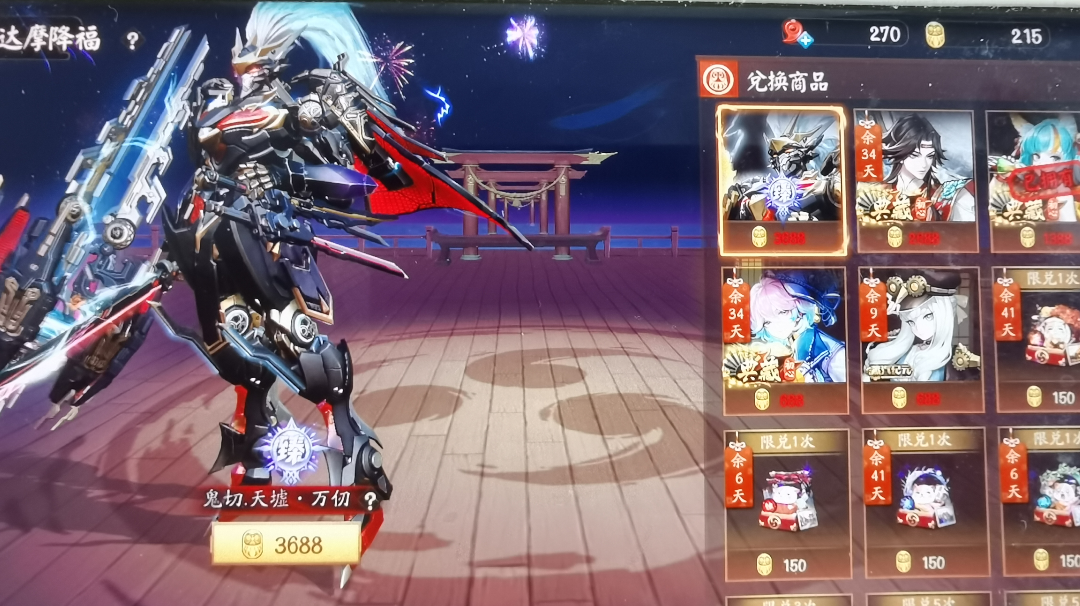
Task: Open the help icon beside 鬼切.天墟·万切
Action: (371, 501)
